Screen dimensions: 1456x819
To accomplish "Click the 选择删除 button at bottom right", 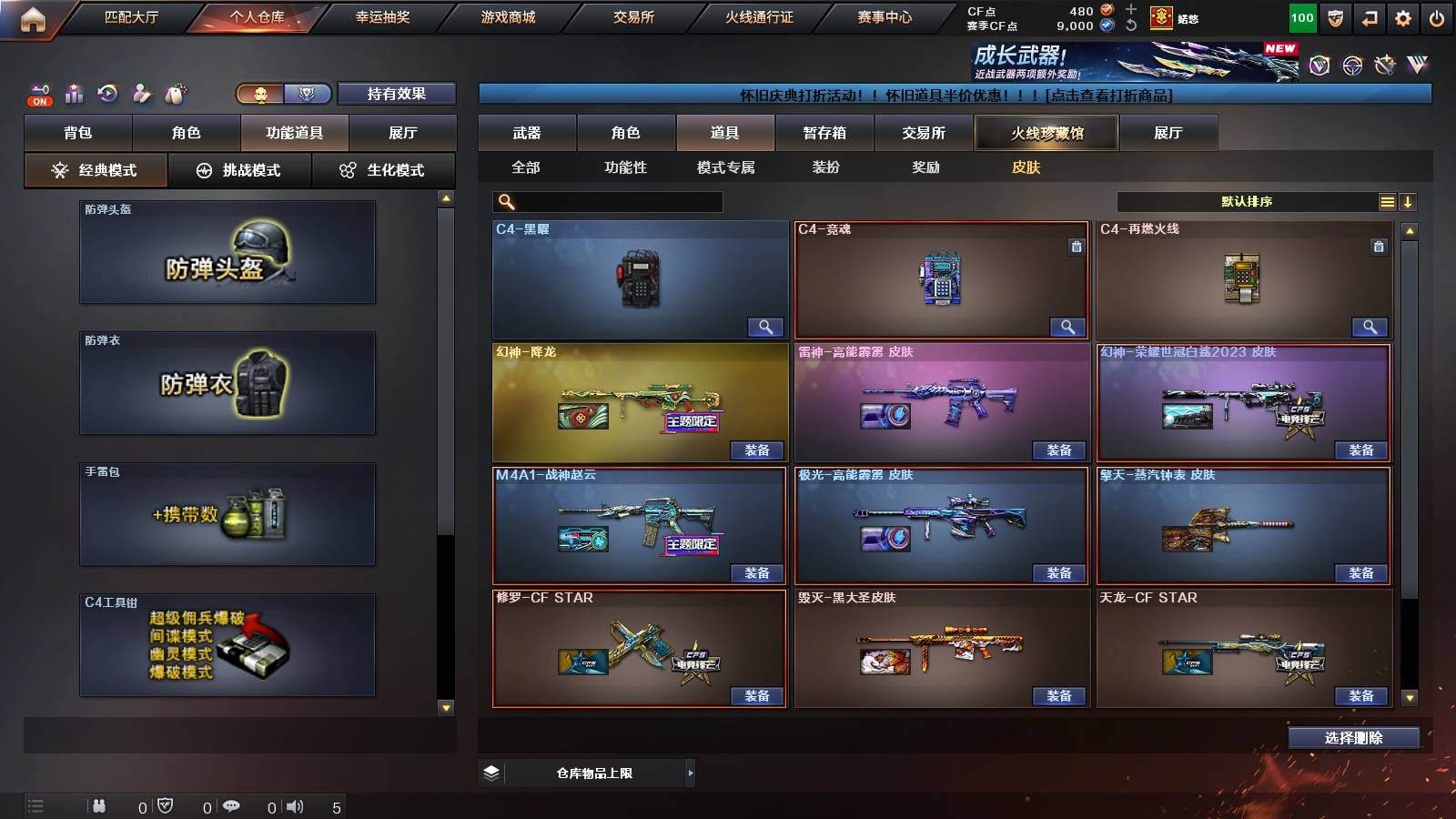I will (x=1352, y=738).
